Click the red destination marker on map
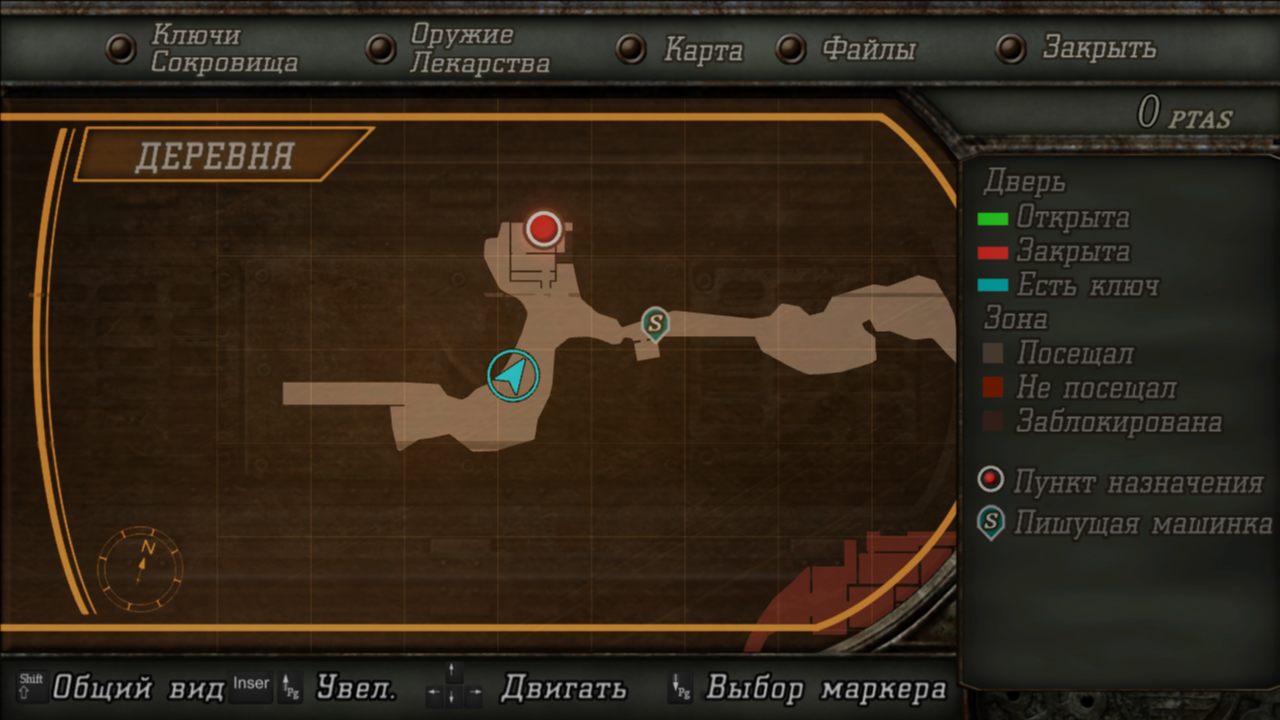Screen dimensions: 1280x720 543,228
